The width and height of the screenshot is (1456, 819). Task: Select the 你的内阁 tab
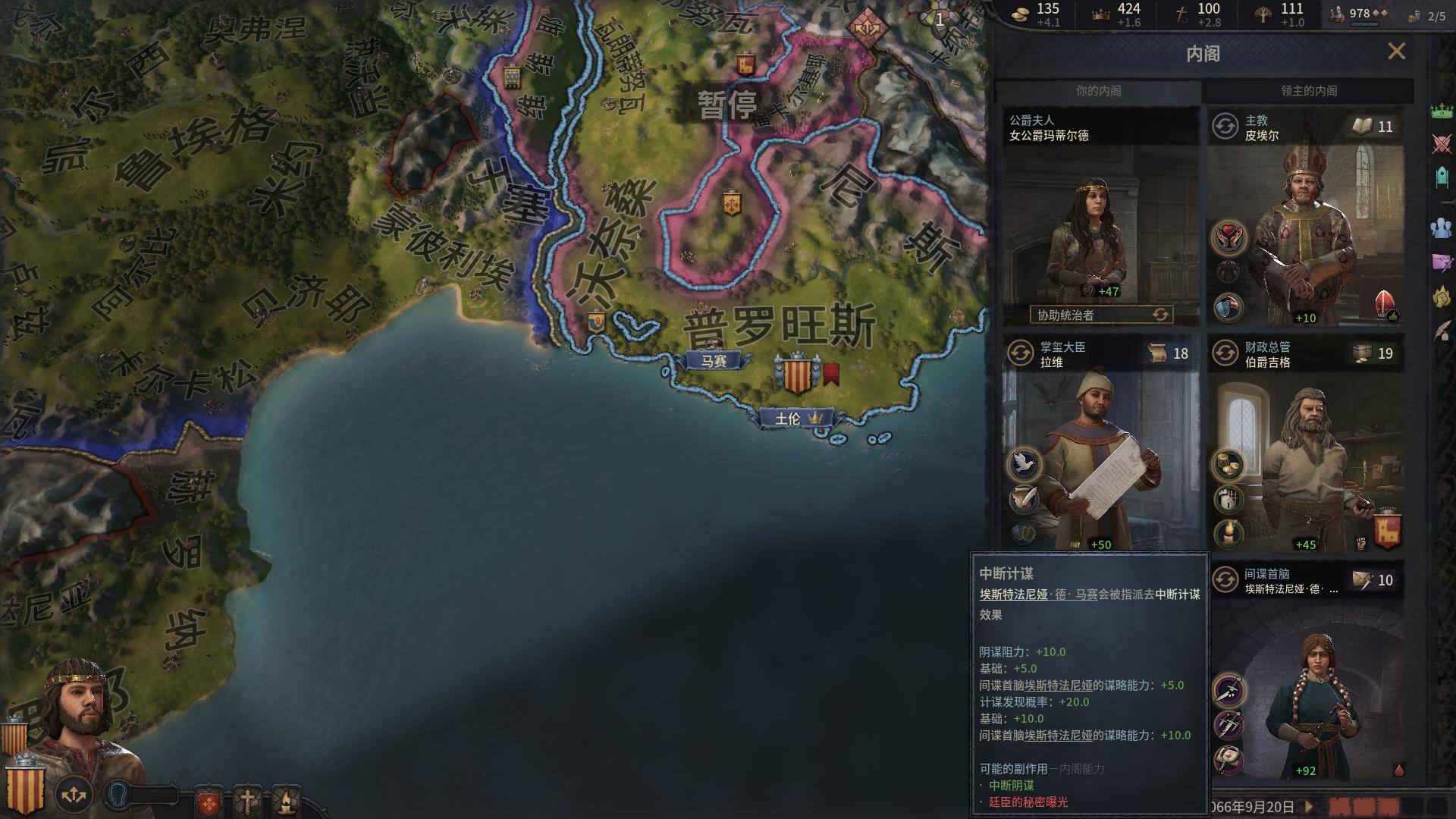pos(1098,91)
